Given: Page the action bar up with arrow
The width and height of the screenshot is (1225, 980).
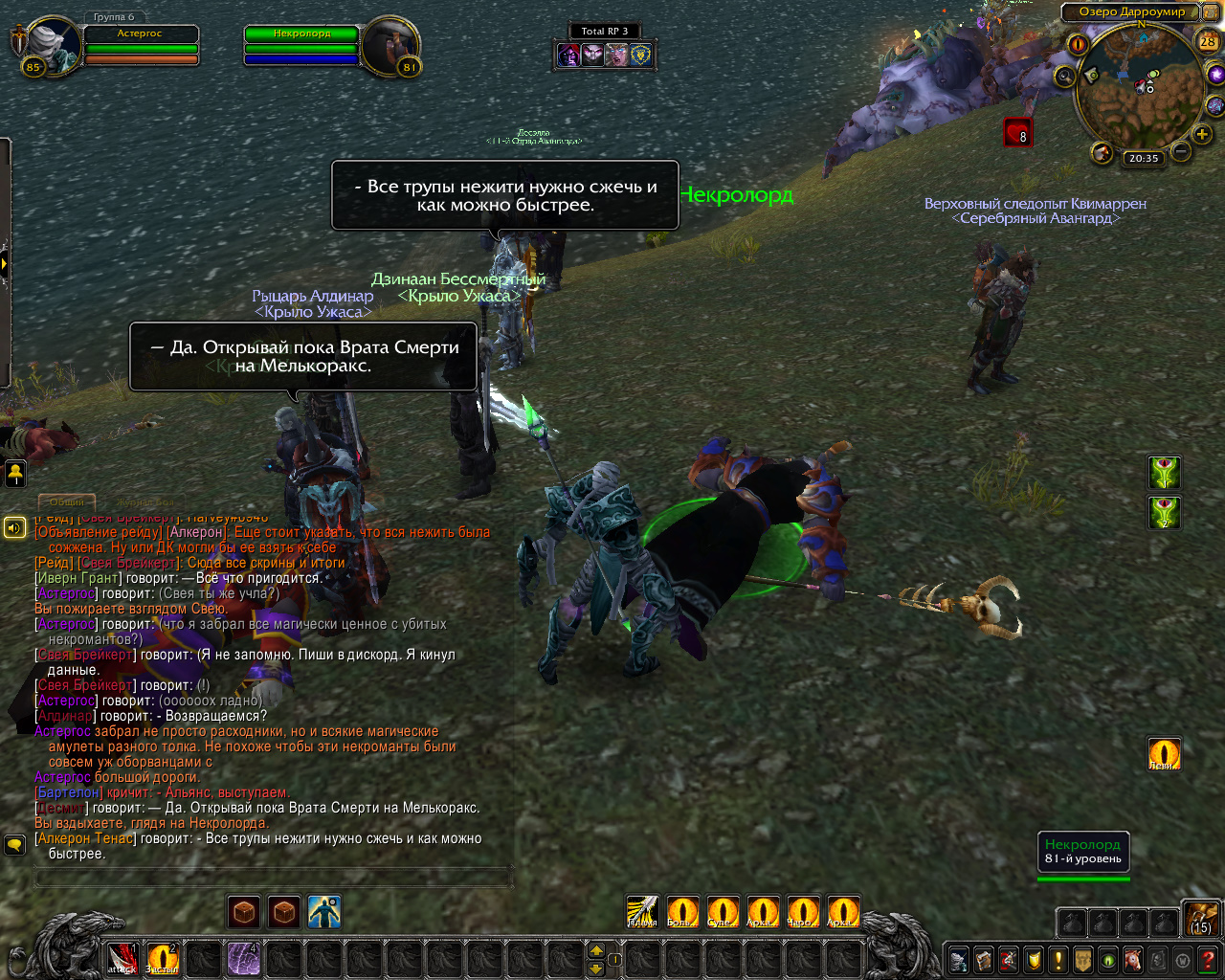Looking at the screenshot, I should [596, 950].
